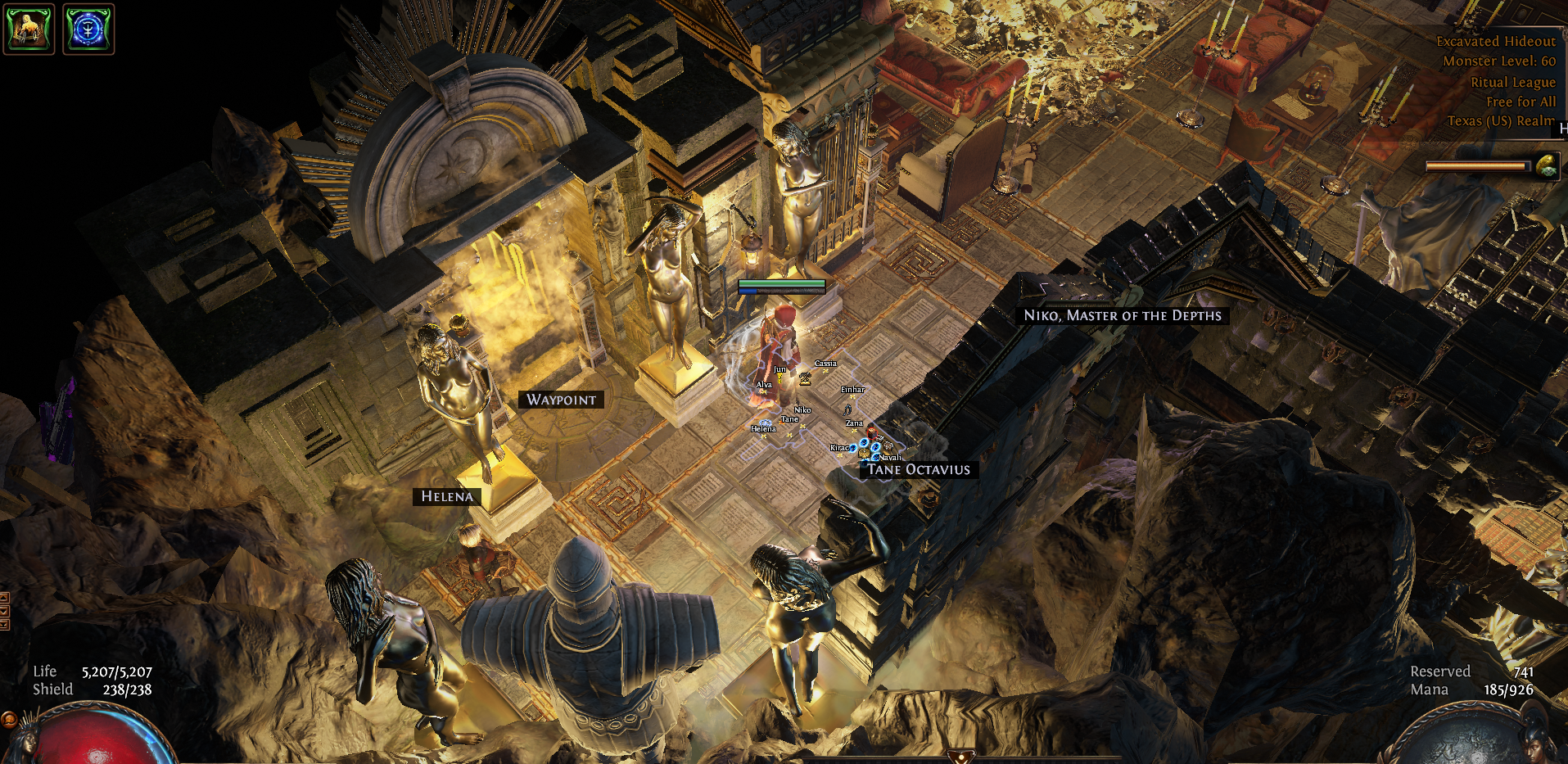Image resolution: width=1568 pixels, height=764 pixels.
Task: Select the blue rune circle buff icon
Action: 88,29
